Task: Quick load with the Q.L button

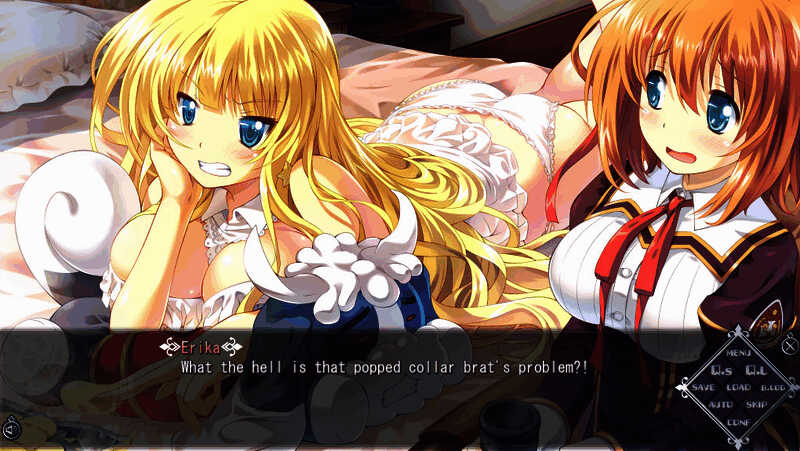Action: (x=756, y=370)
